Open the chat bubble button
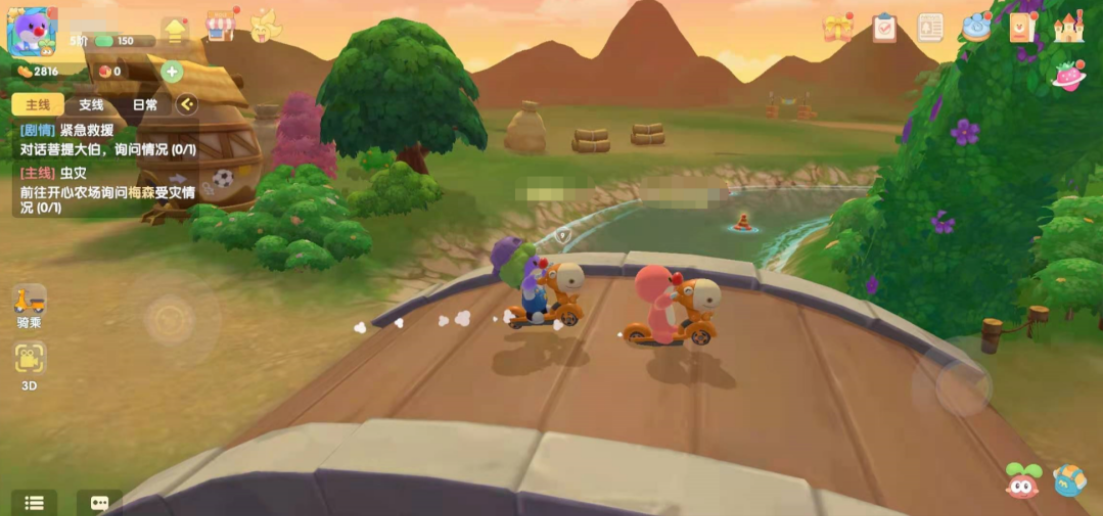The width and height of the screenshot is (1103, 516). 99,503
